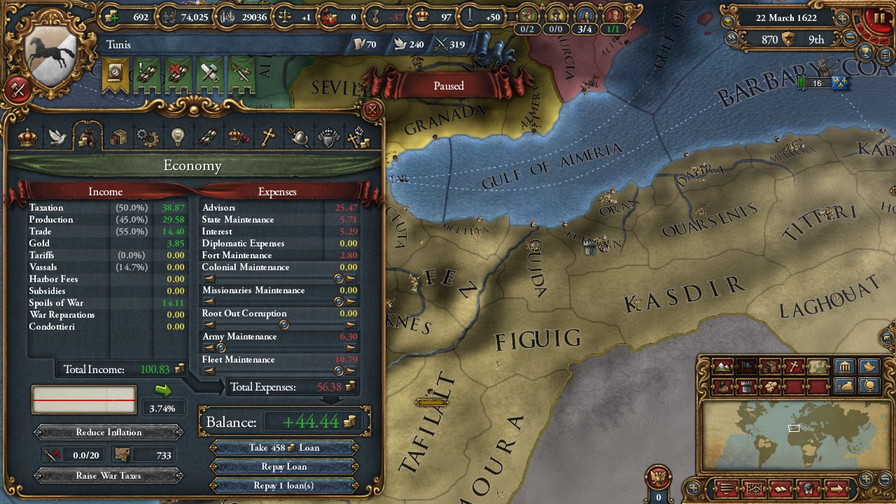Select the religious map mode cross icon
The width and height of the screenshot is (896, 504).
pyautogui.click(x=792, y=367)
